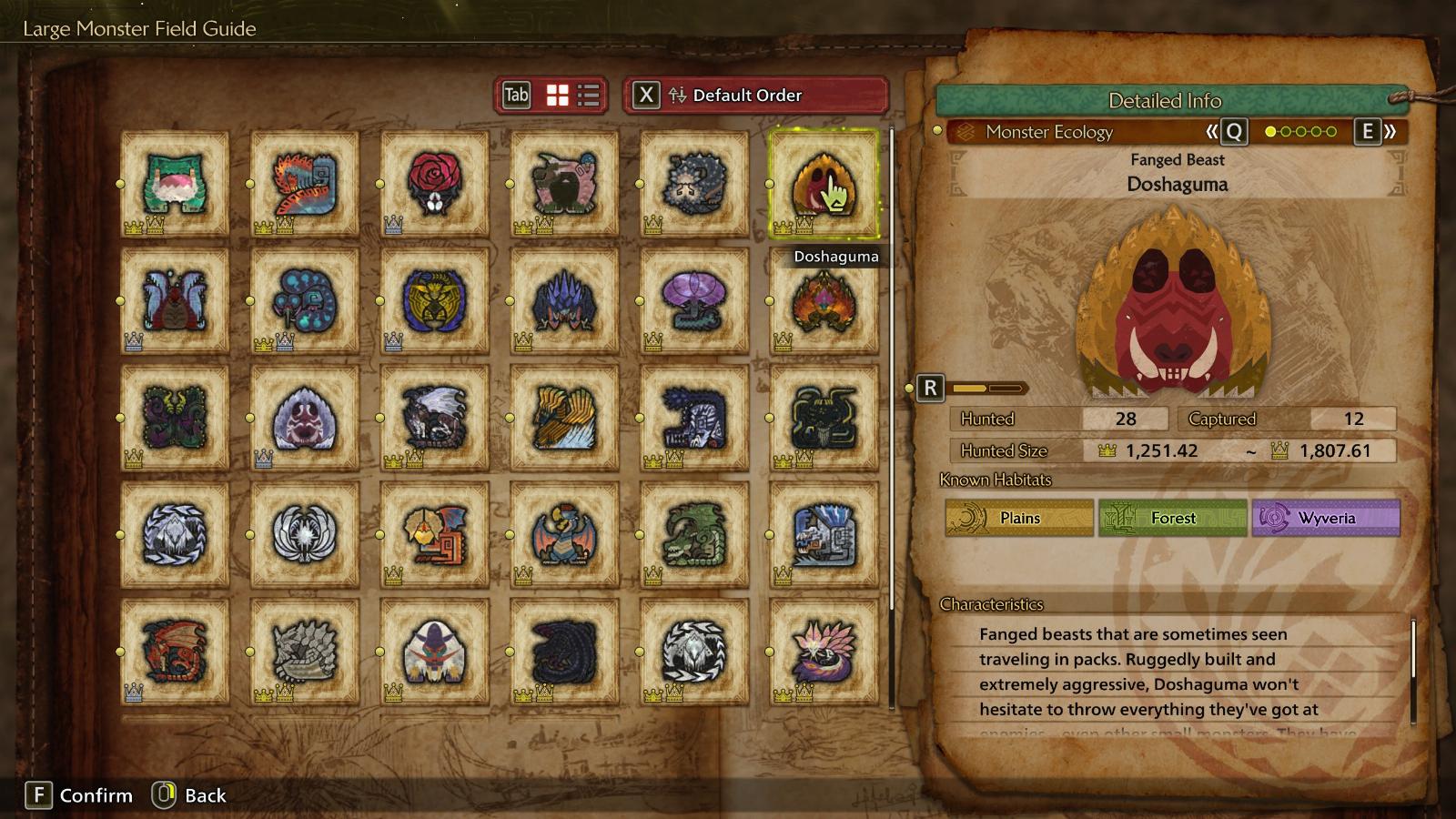Select the highlighted Doshaguma tile

pos(824,184)
